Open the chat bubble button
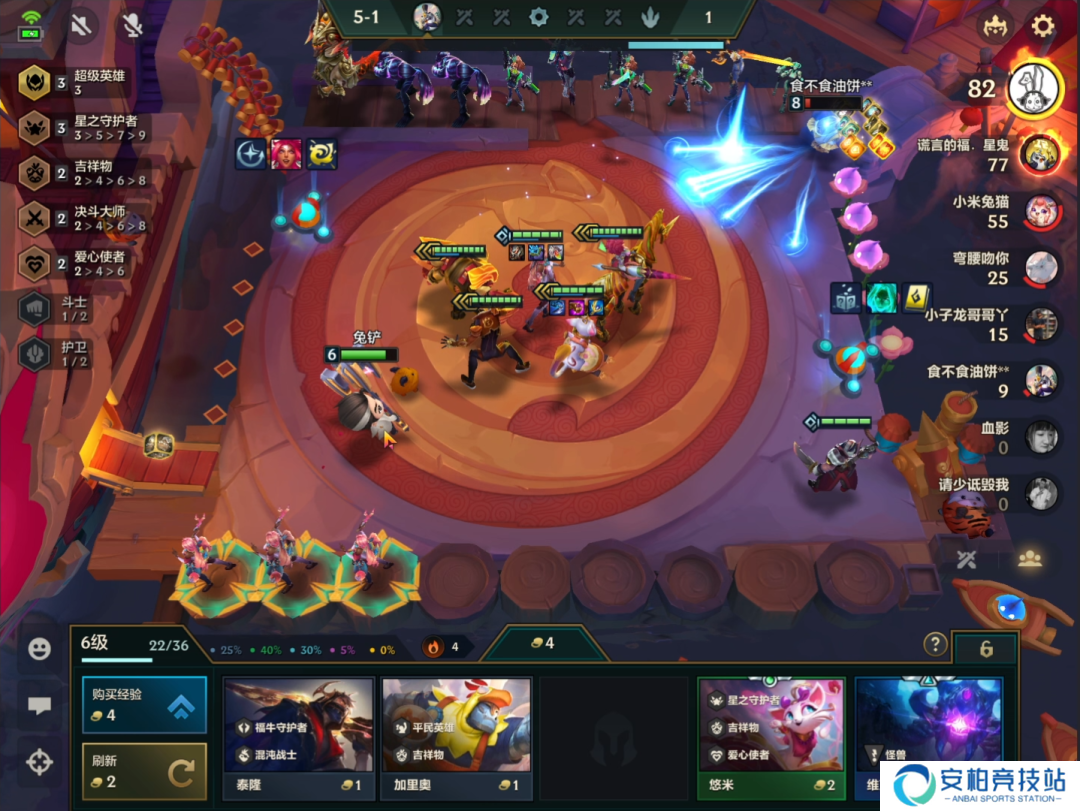Image resolution: width=1080 pixels, height=811 pixels. pyautogui.click(x=39, y=706)
